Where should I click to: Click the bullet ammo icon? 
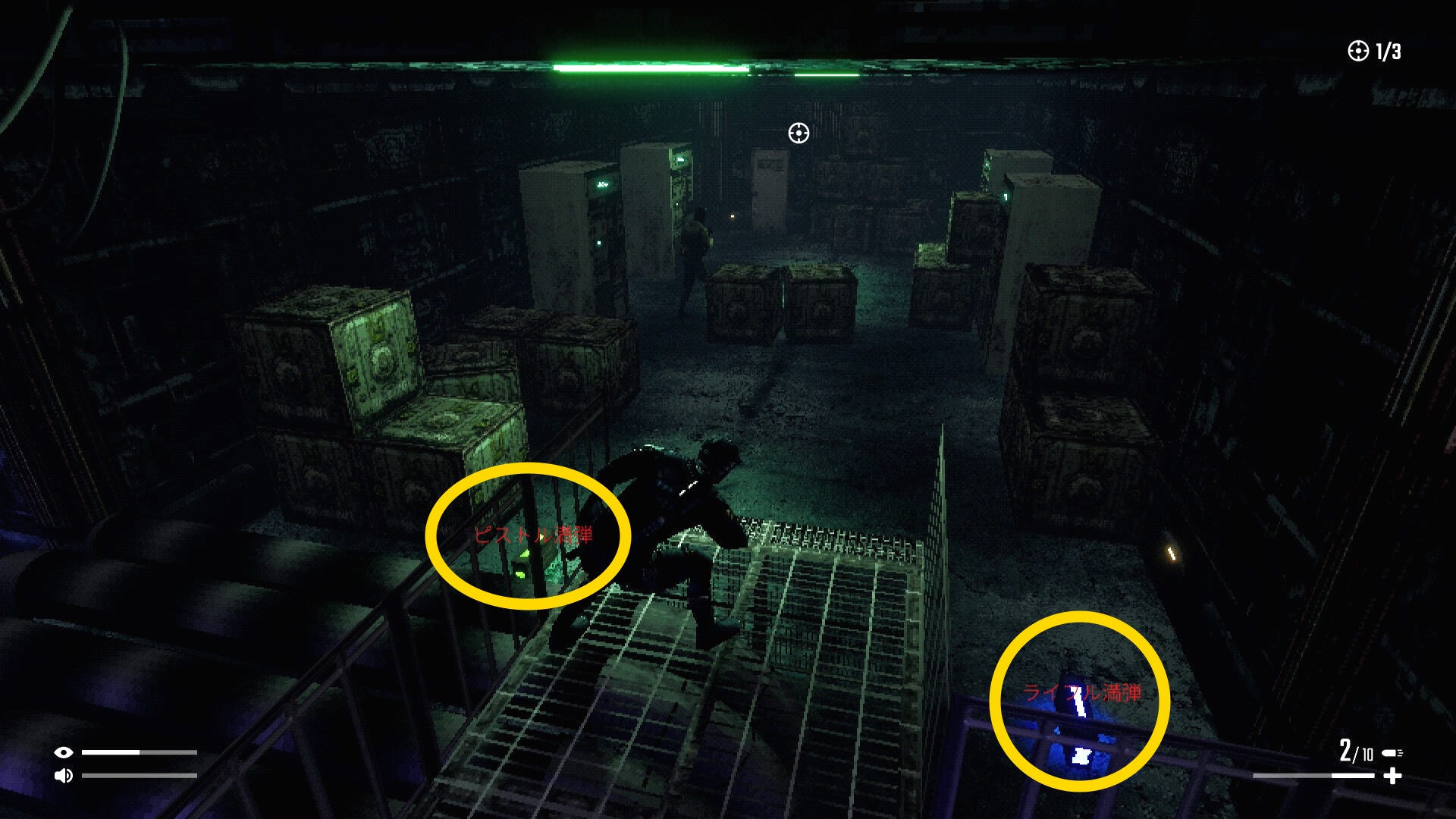tap(1392, 753)
